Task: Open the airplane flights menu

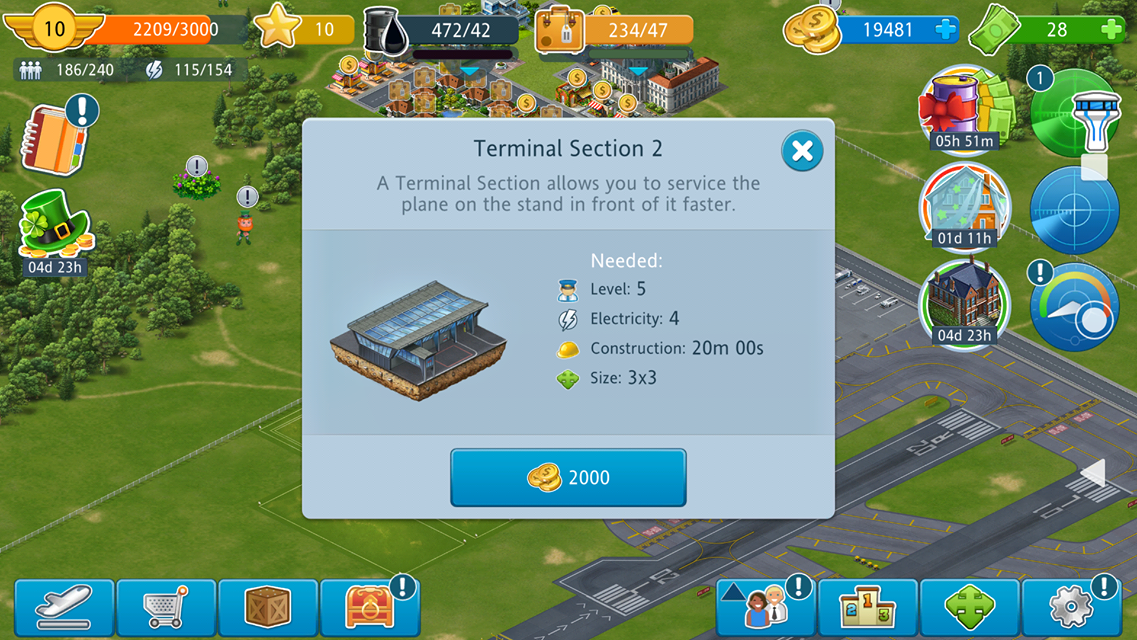Action: pos(65,607)
